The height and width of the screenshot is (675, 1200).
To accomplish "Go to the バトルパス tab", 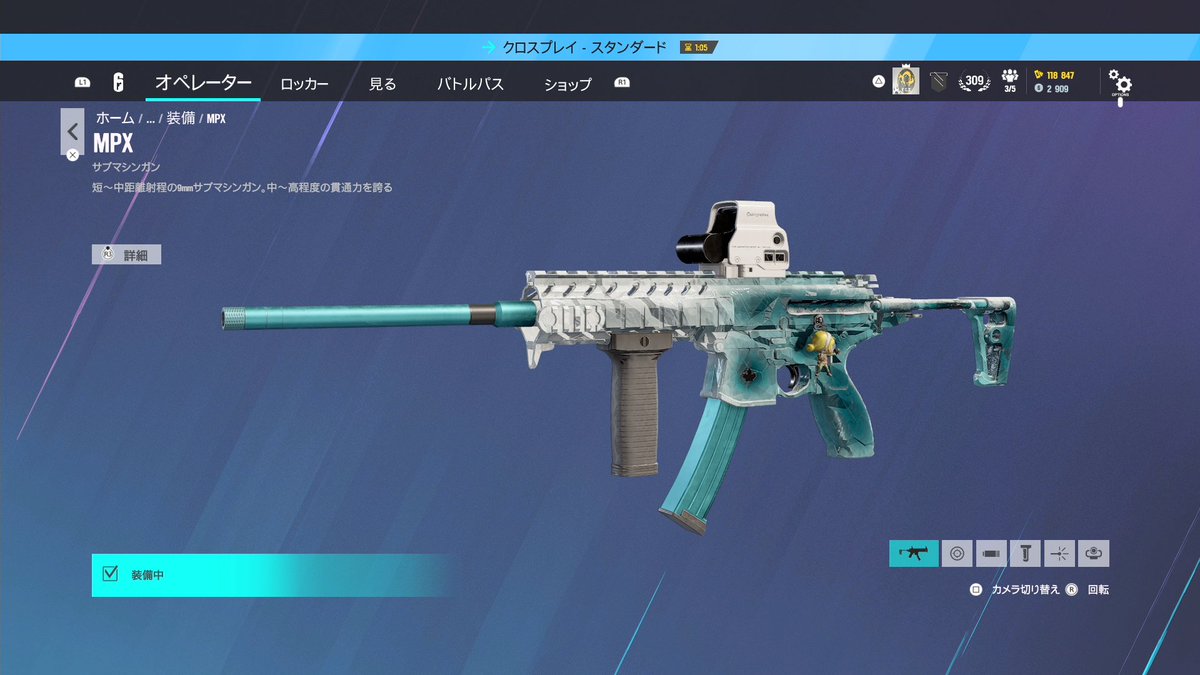I will coord(470,84).
